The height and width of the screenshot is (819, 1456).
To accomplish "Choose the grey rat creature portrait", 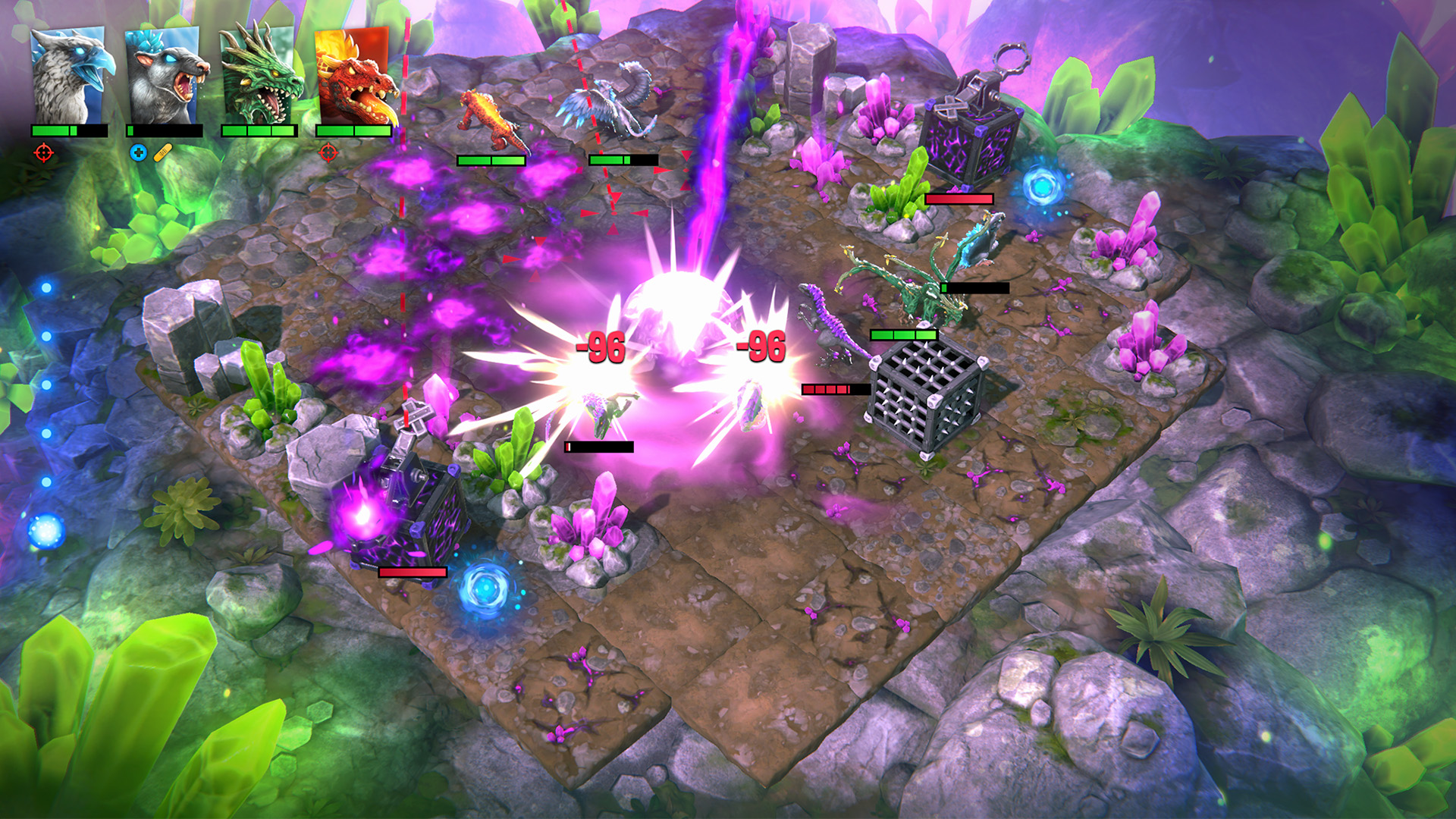I will coord(164,76).
